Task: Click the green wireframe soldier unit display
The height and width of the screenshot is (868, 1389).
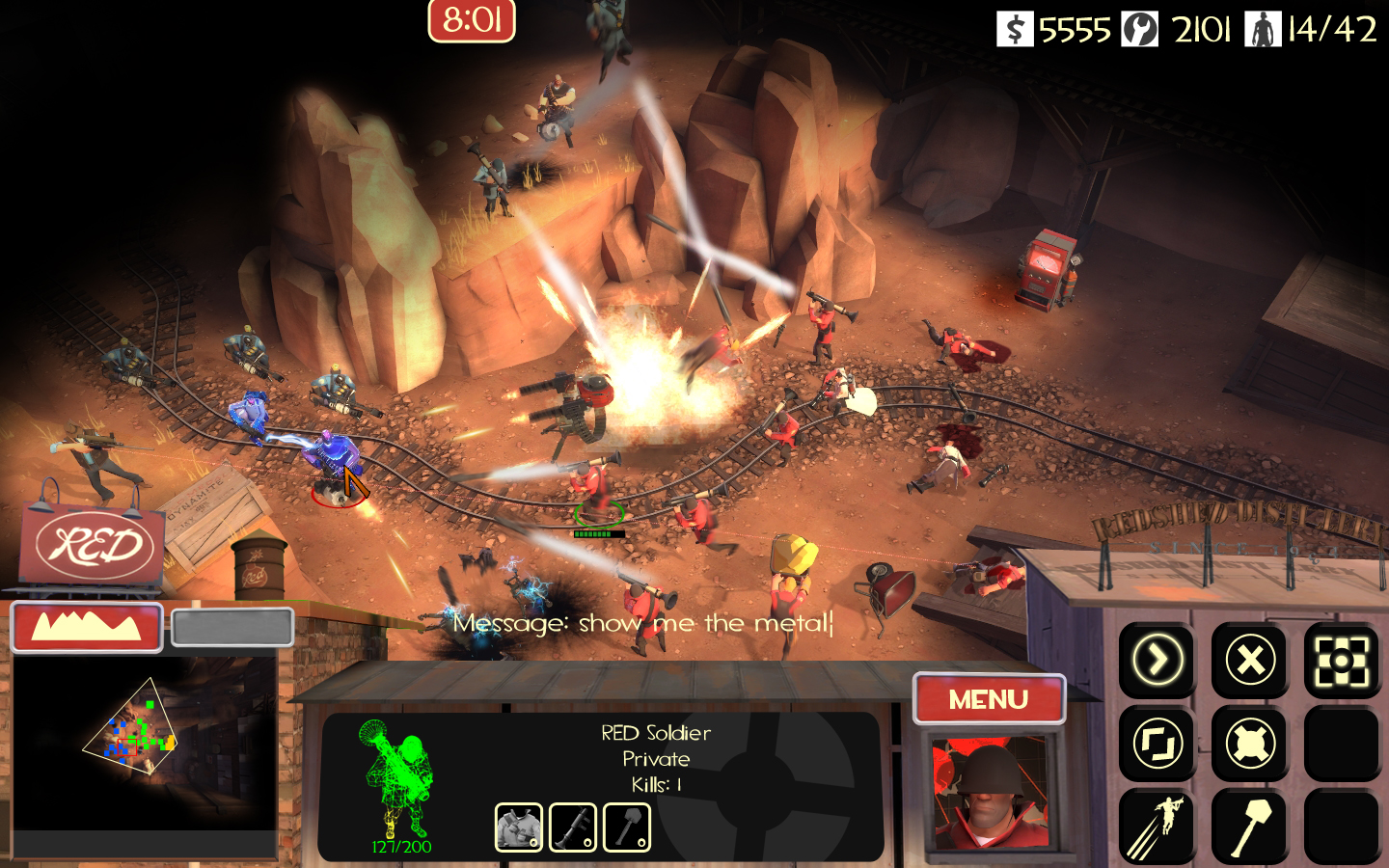Action: pyautogui.click(x=400, y=781)
